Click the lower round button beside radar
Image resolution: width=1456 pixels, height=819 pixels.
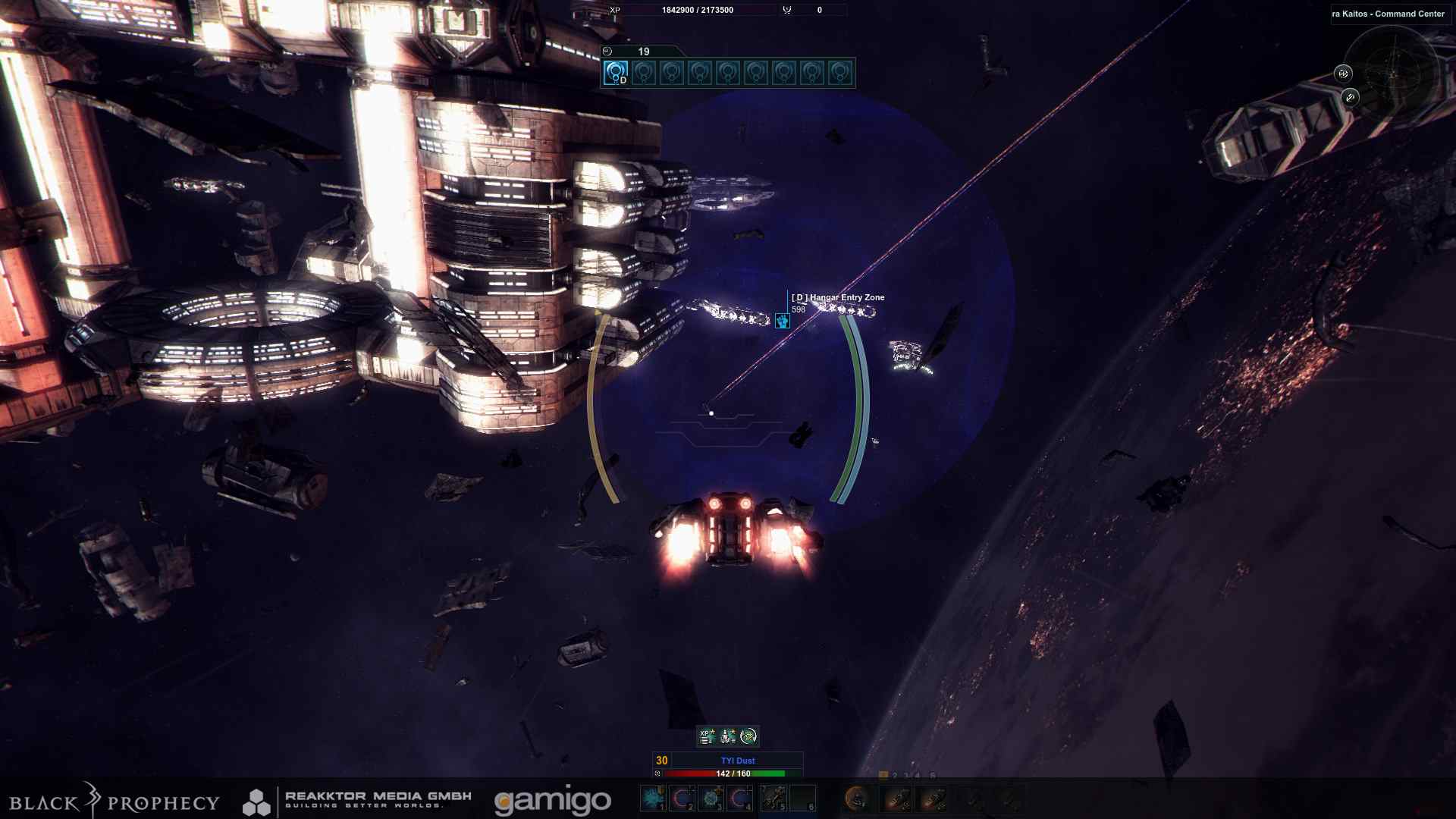click(x=1350, y=97)
